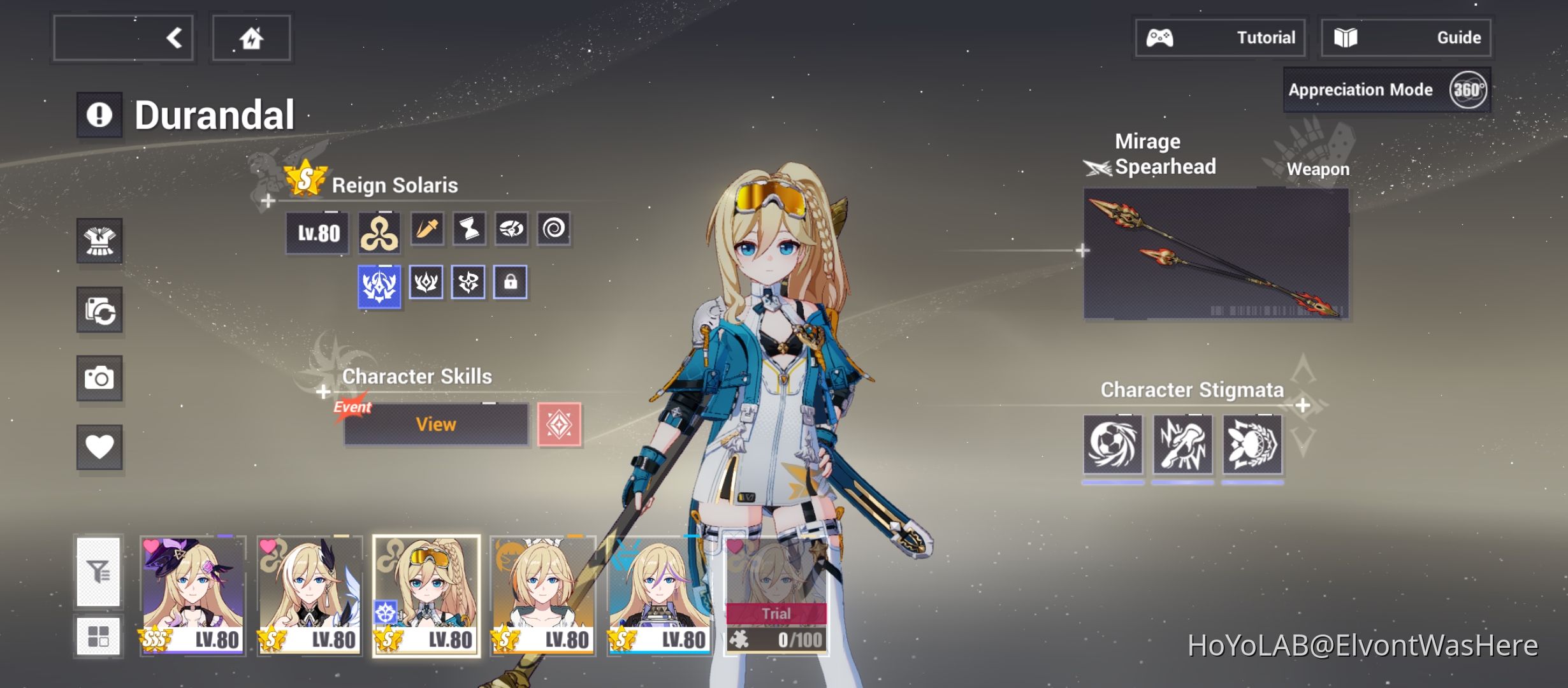Activate Appreciation Mode 360°

click(1388, 89)
